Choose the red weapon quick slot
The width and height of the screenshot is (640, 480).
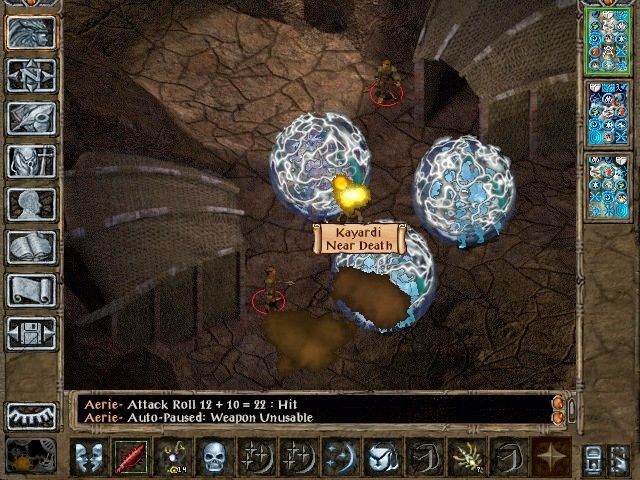click(130, 457)
